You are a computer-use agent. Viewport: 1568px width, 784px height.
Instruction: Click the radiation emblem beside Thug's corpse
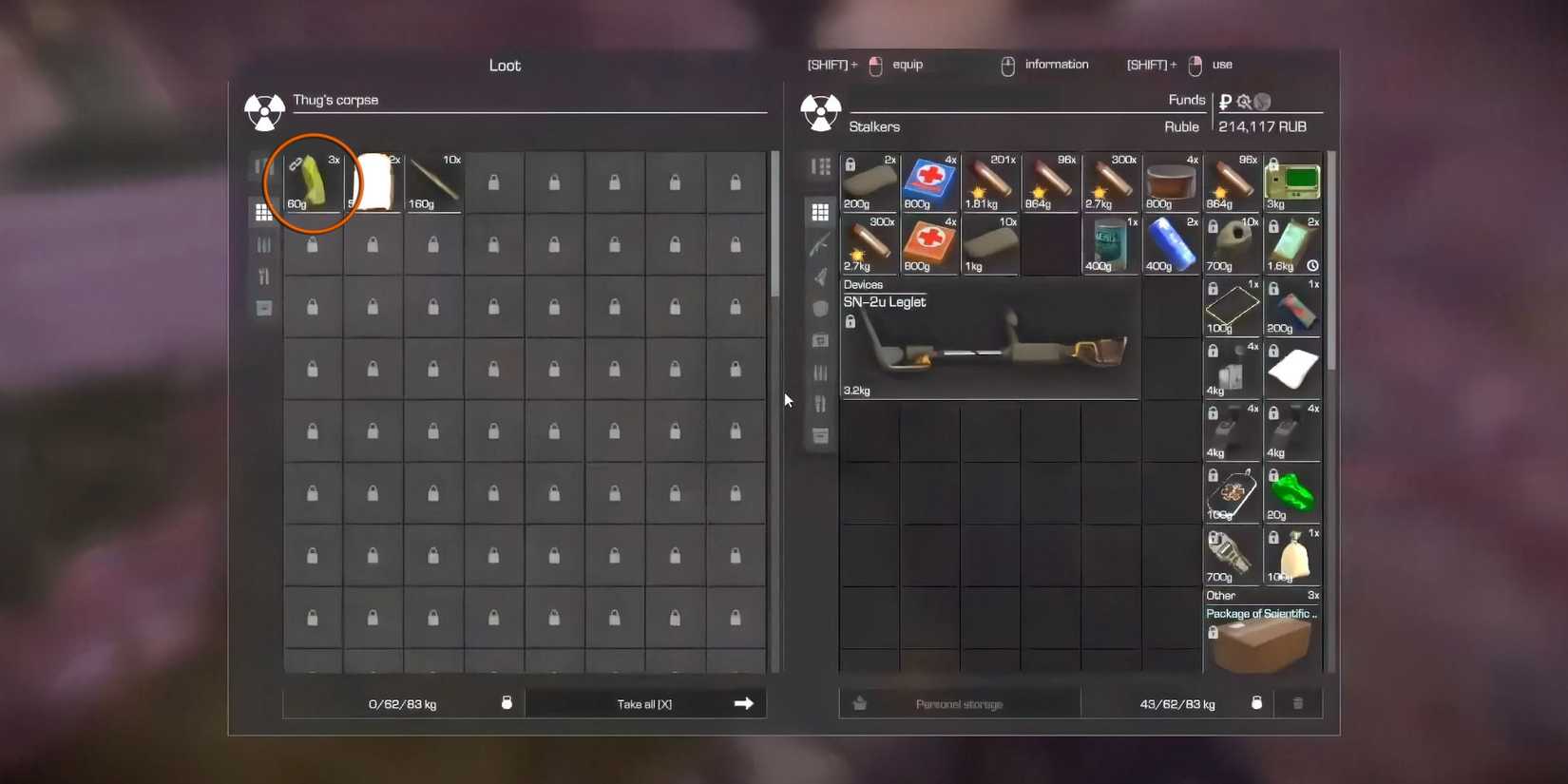click(264, 111)
